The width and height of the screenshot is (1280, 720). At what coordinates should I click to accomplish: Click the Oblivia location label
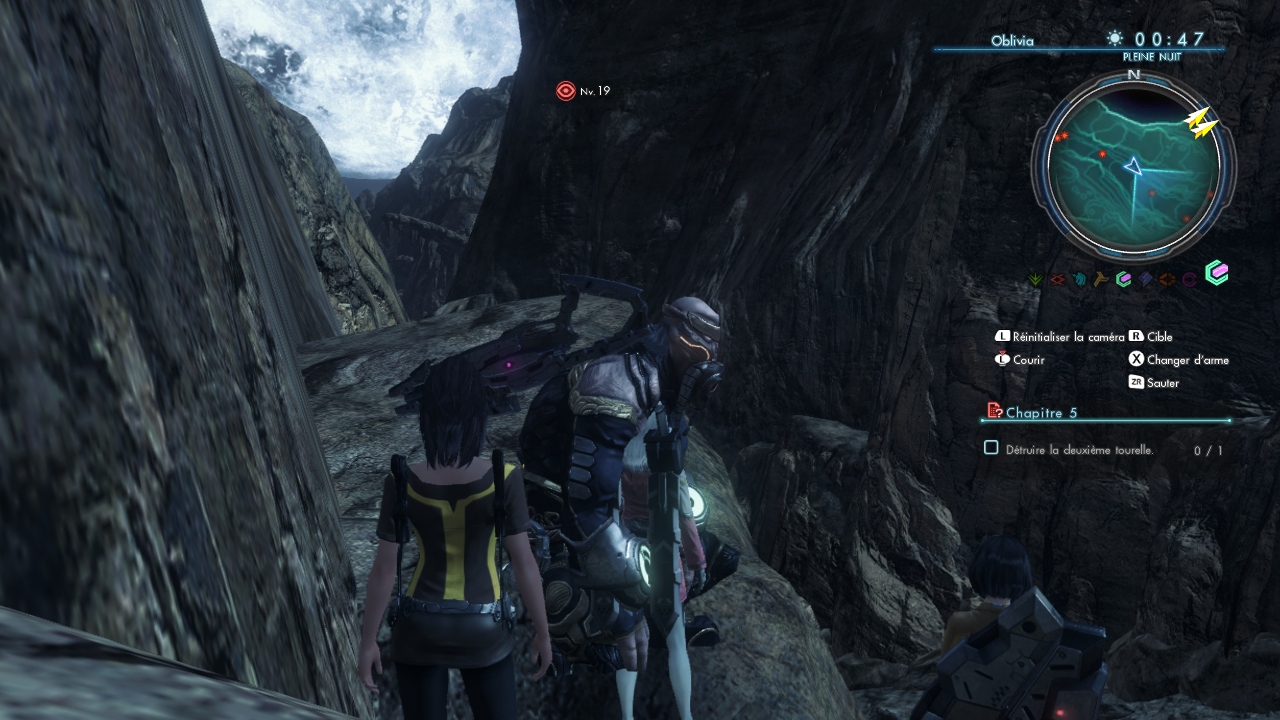tap(1012, 42)
